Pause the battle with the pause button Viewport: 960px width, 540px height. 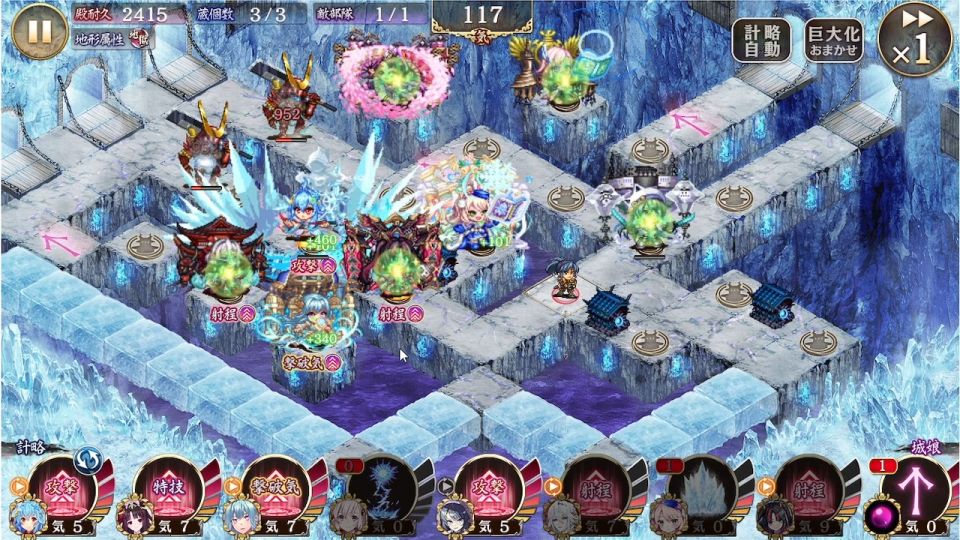click(x=40, y=31)
